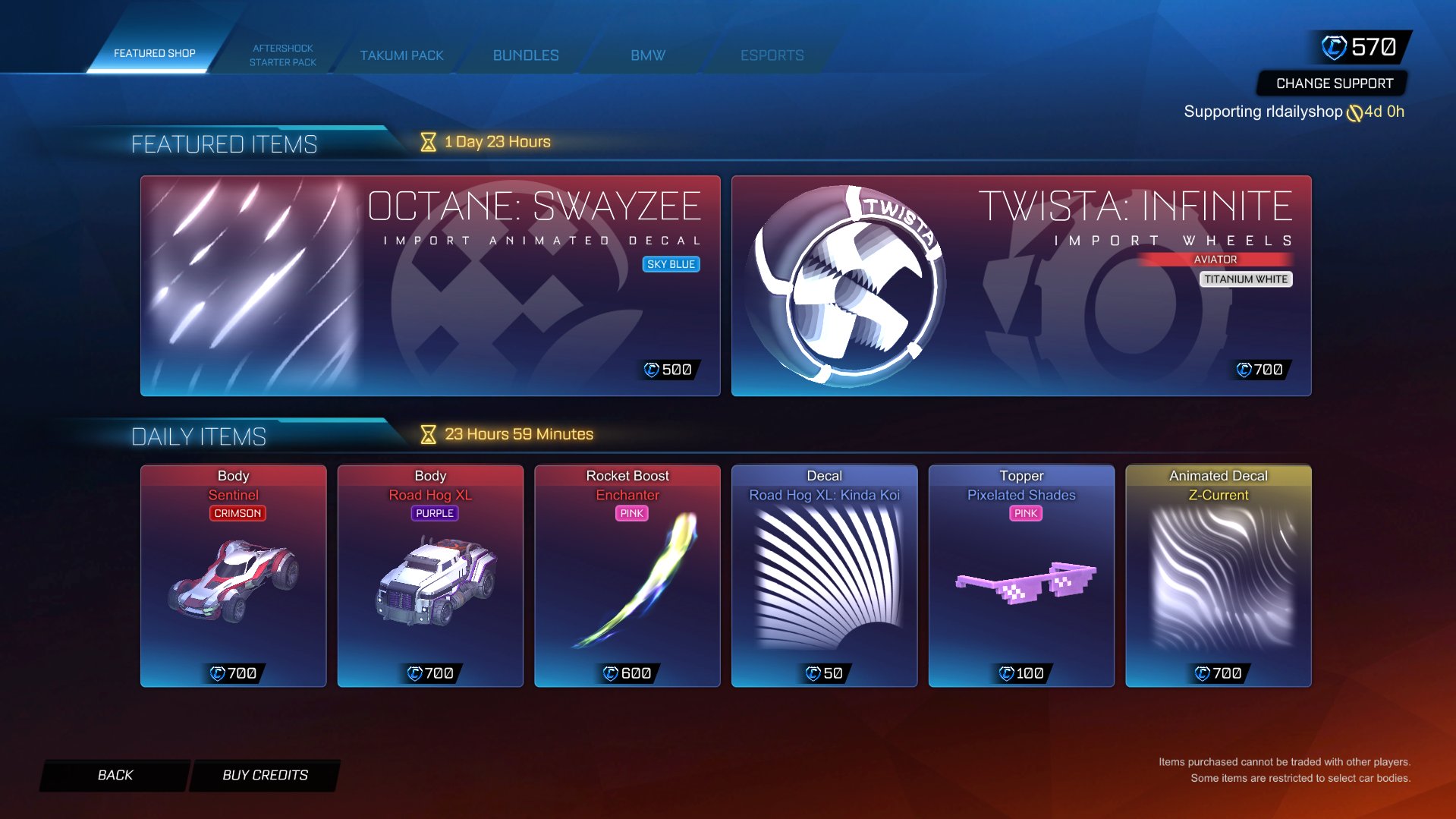Click the hourglass icon beside Featured Items timer
The image size is (1456, 819).
pos(427,140)
